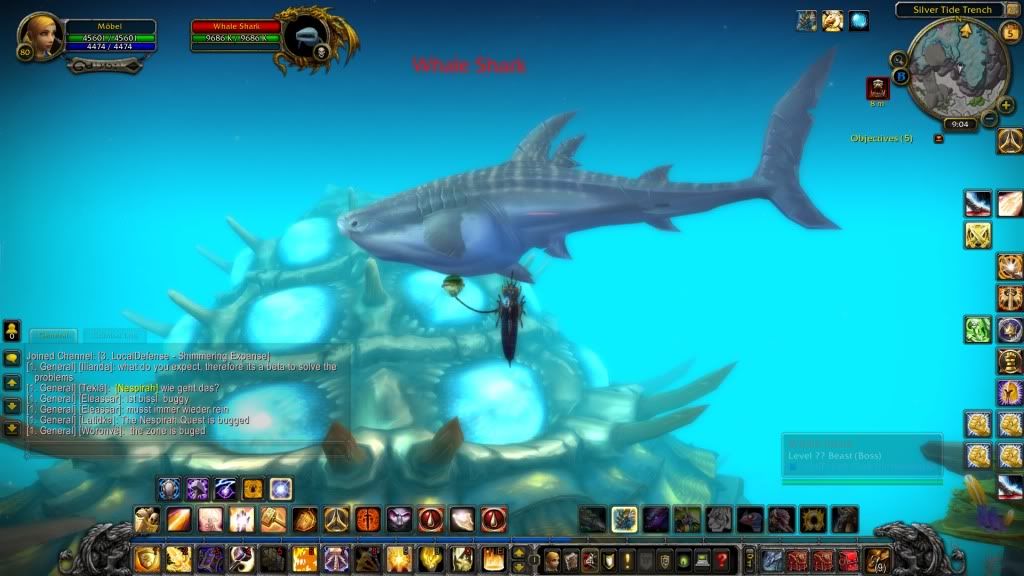Click the red debuff icon near minimap
The width and height of the screenshot is (1024, 576).
[877, 87]
